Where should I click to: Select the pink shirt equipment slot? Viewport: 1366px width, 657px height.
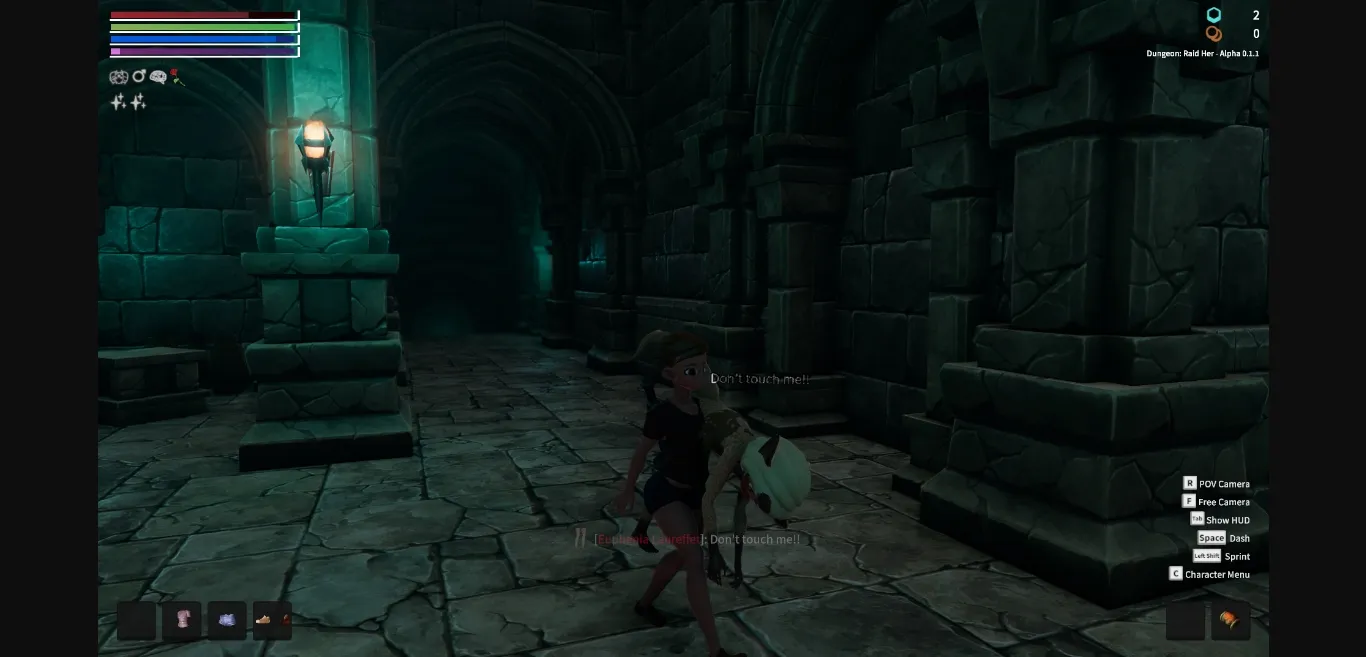(x=182, y=620)
